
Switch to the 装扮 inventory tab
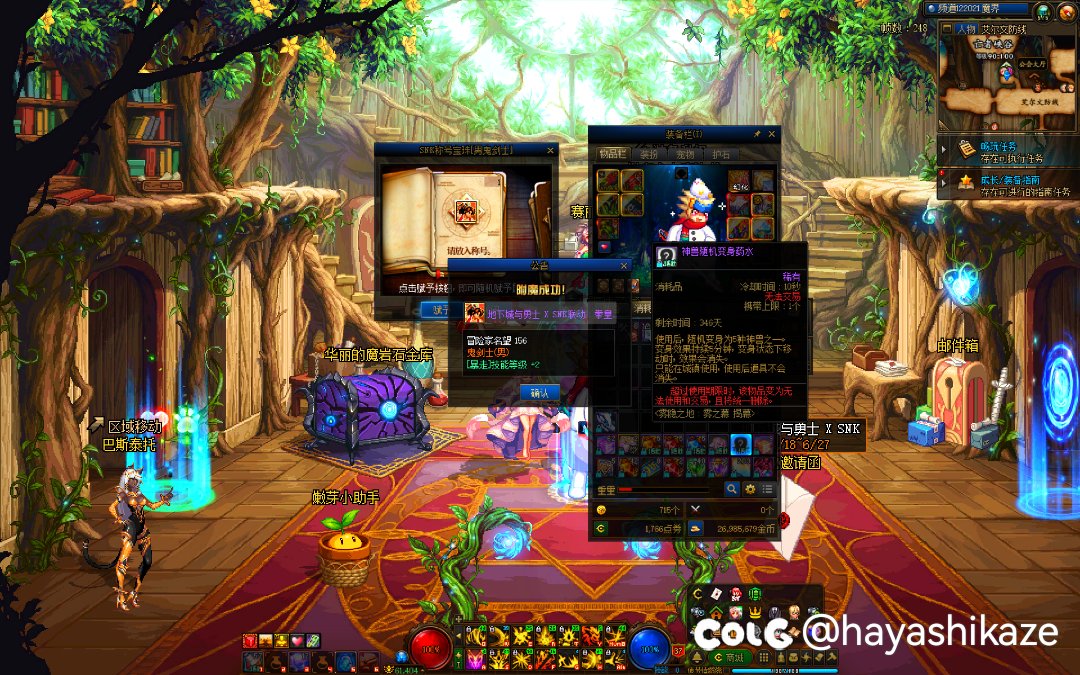(x=649, y=154)
